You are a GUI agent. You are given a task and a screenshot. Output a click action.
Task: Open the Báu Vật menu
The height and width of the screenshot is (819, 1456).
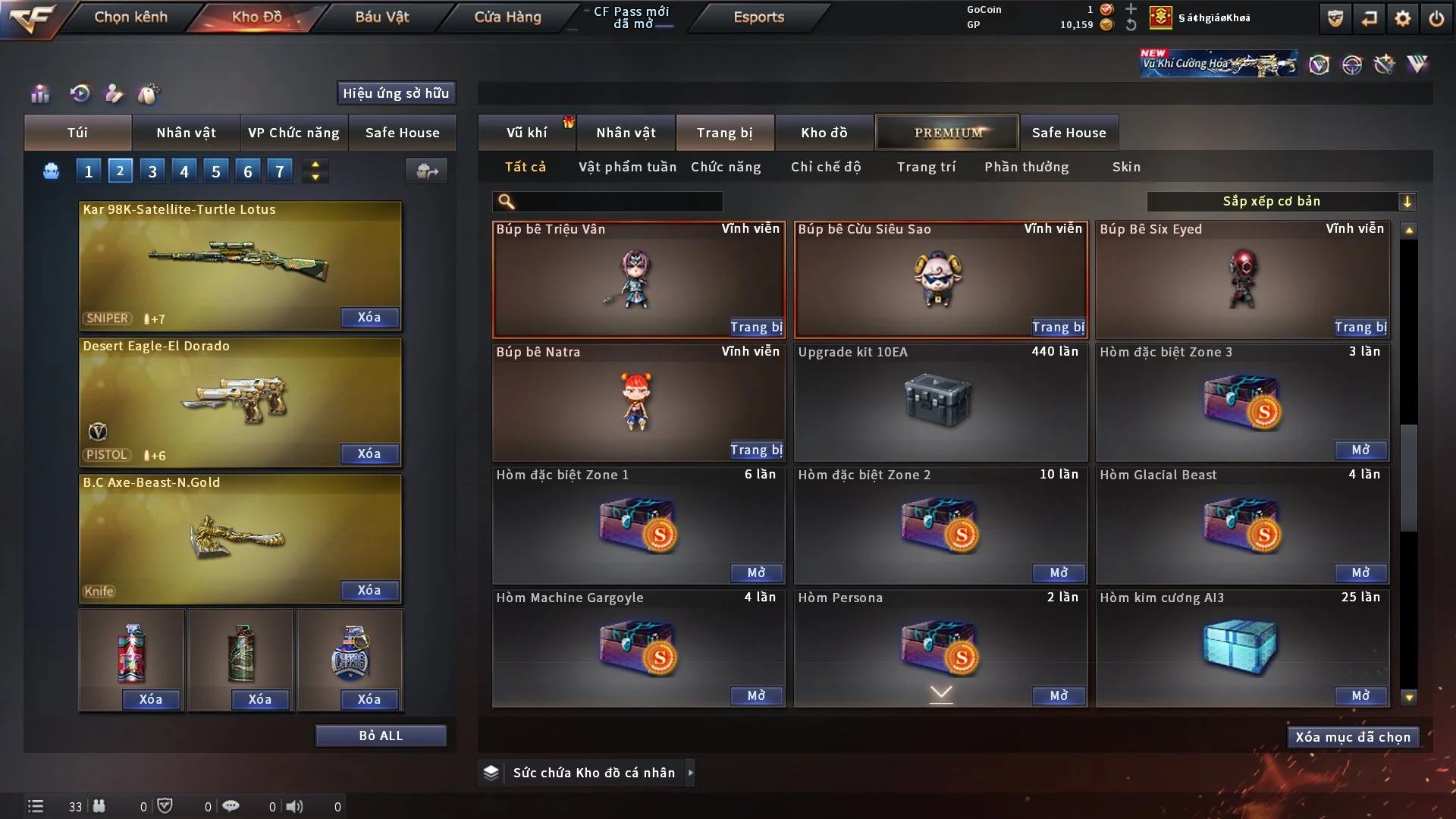click(x=381, y=17)
